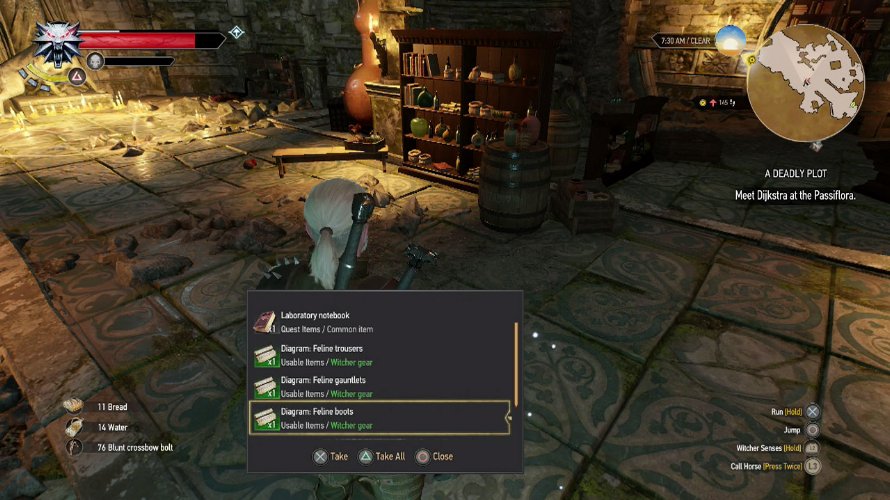Close the loot window
Screen dimensions: 890x500
pos(434,456)
